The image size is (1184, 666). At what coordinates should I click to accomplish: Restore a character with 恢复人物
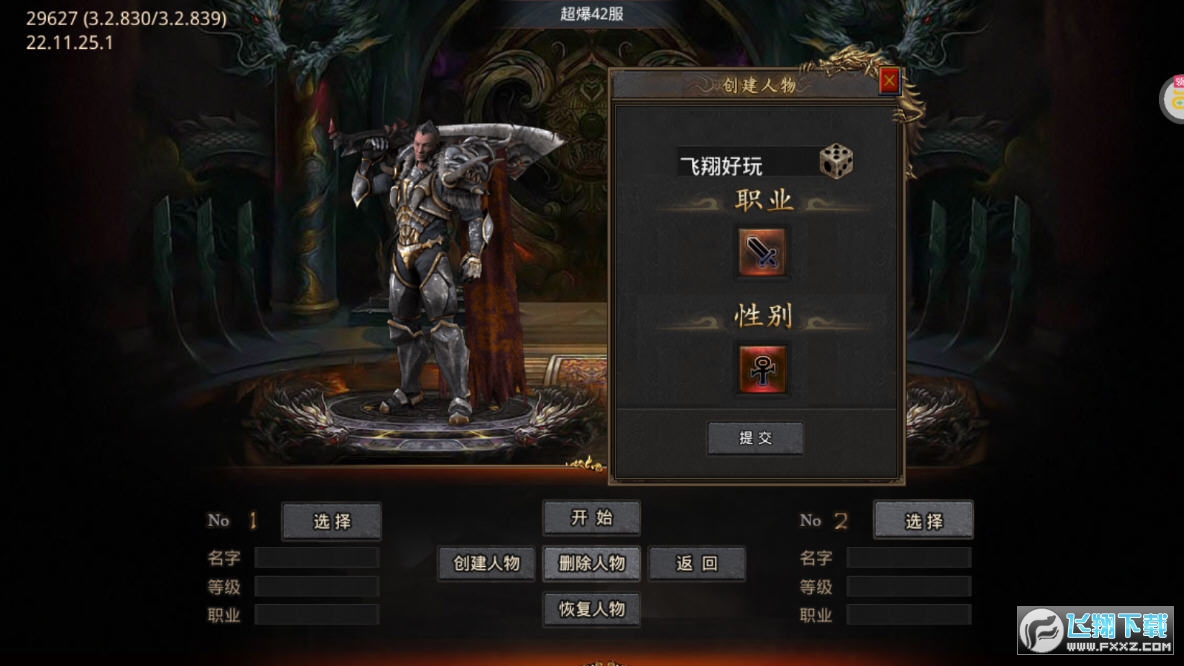coord(591,609)
